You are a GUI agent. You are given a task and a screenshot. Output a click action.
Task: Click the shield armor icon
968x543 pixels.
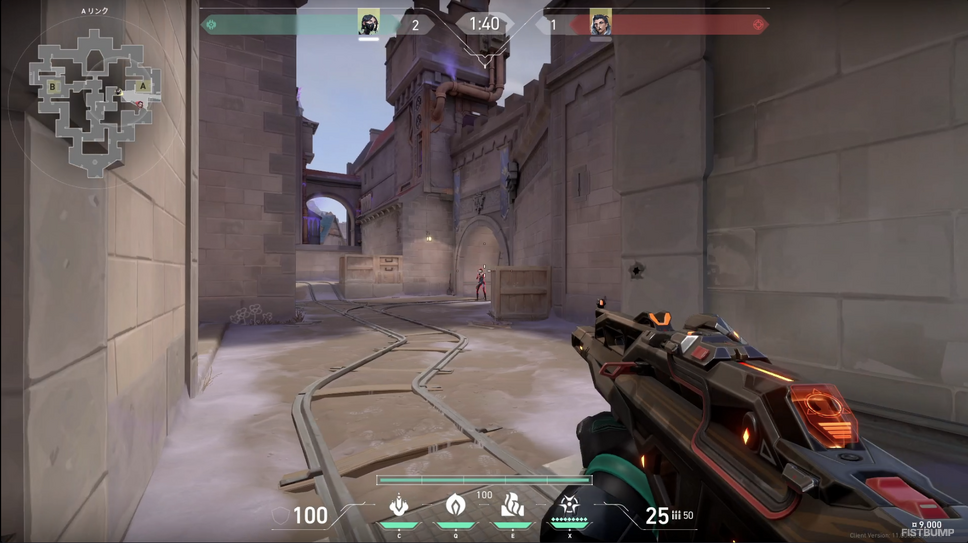pos(282,517)
